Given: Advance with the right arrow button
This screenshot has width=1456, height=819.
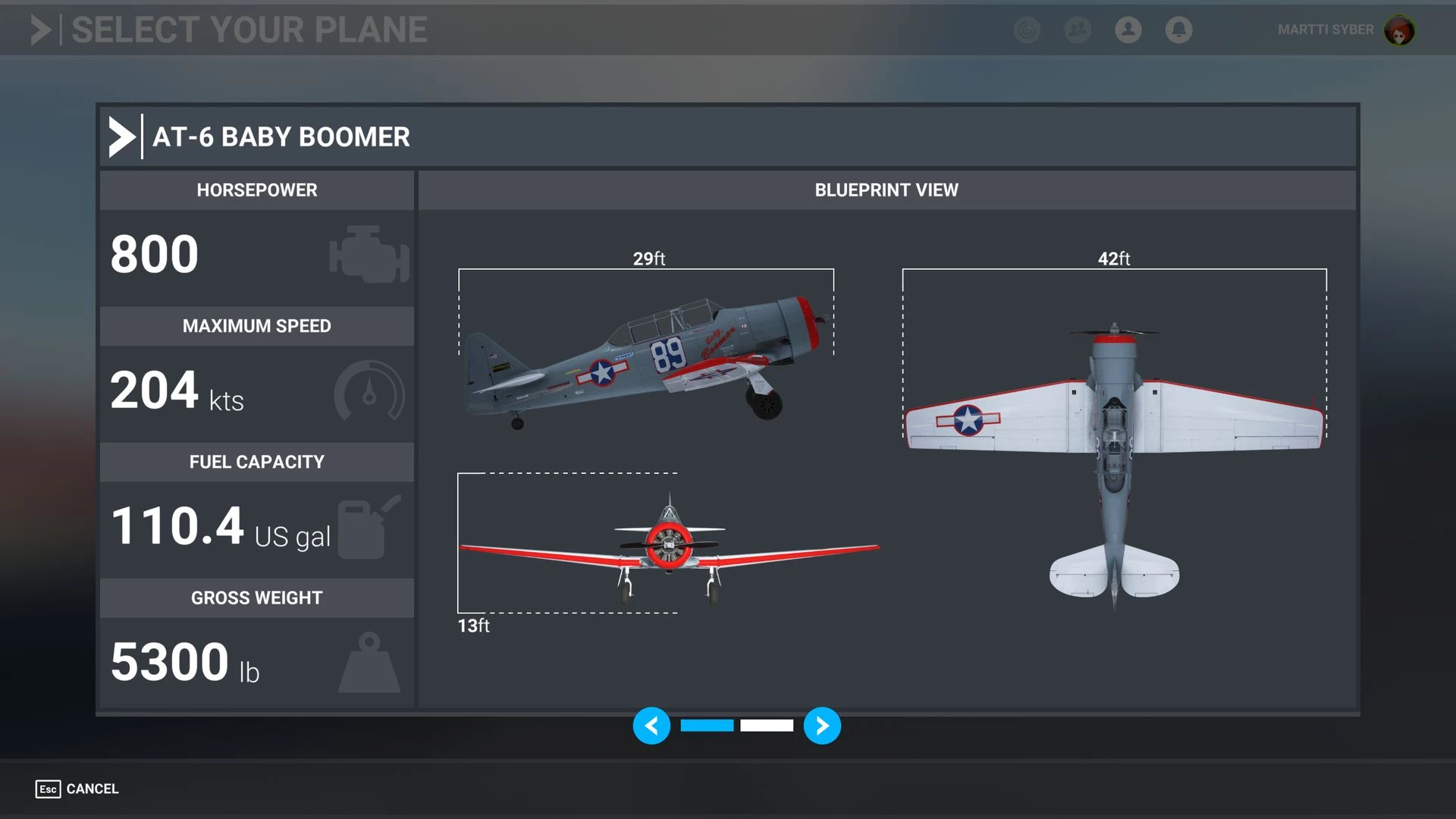Looking at the screenshot, I should (x=822, y=726).
